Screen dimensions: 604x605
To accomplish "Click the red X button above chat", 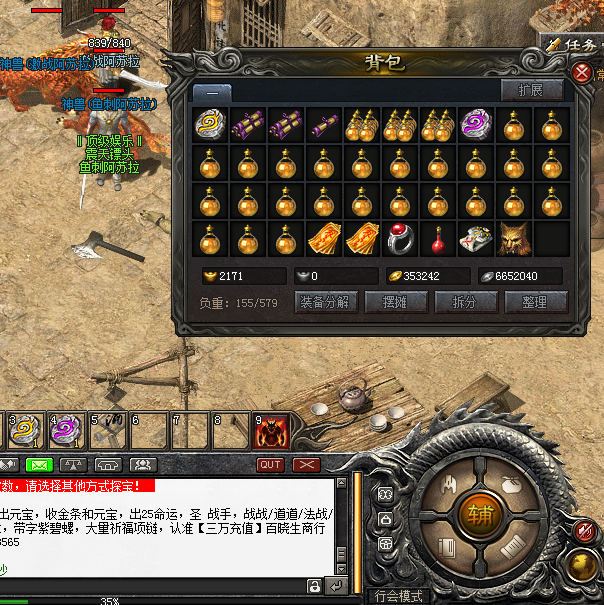I will pyautogui.click(x=305, y=465).
